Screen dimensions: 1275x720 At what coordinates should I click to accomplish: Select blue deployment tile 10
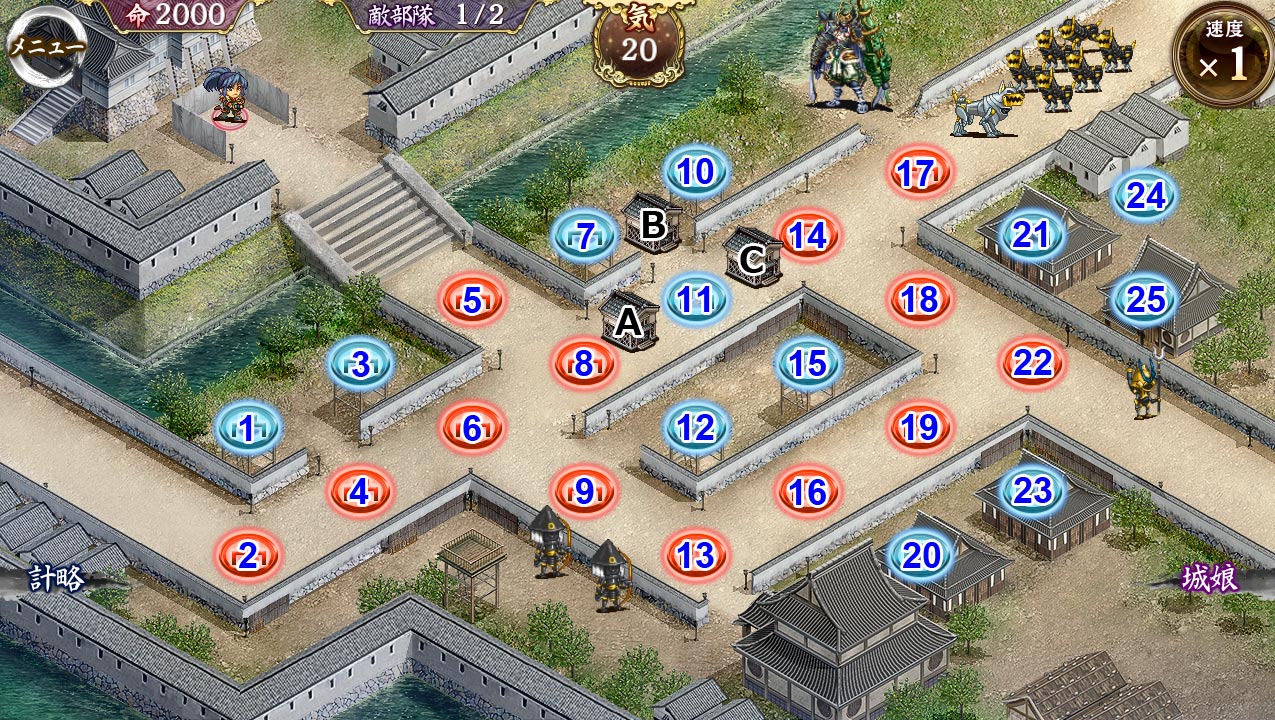(696, 173)
